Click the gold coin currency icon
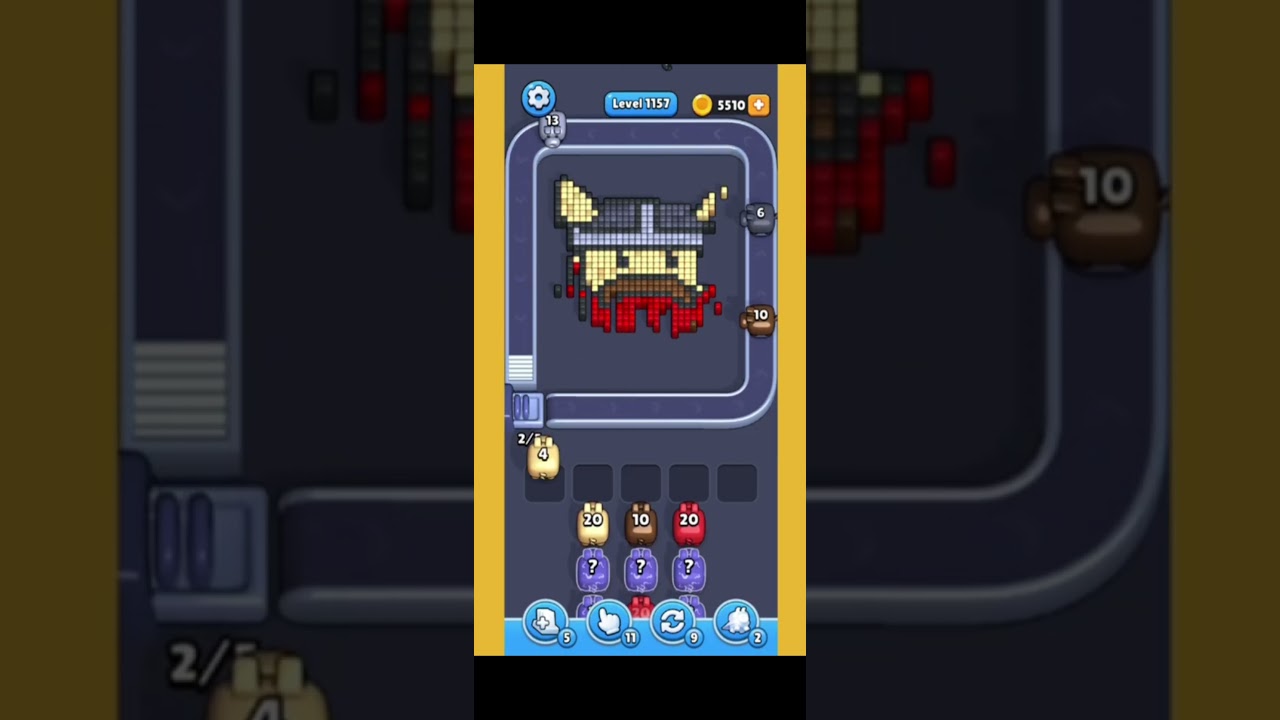The image size is (1280, 720). [705, 104]
